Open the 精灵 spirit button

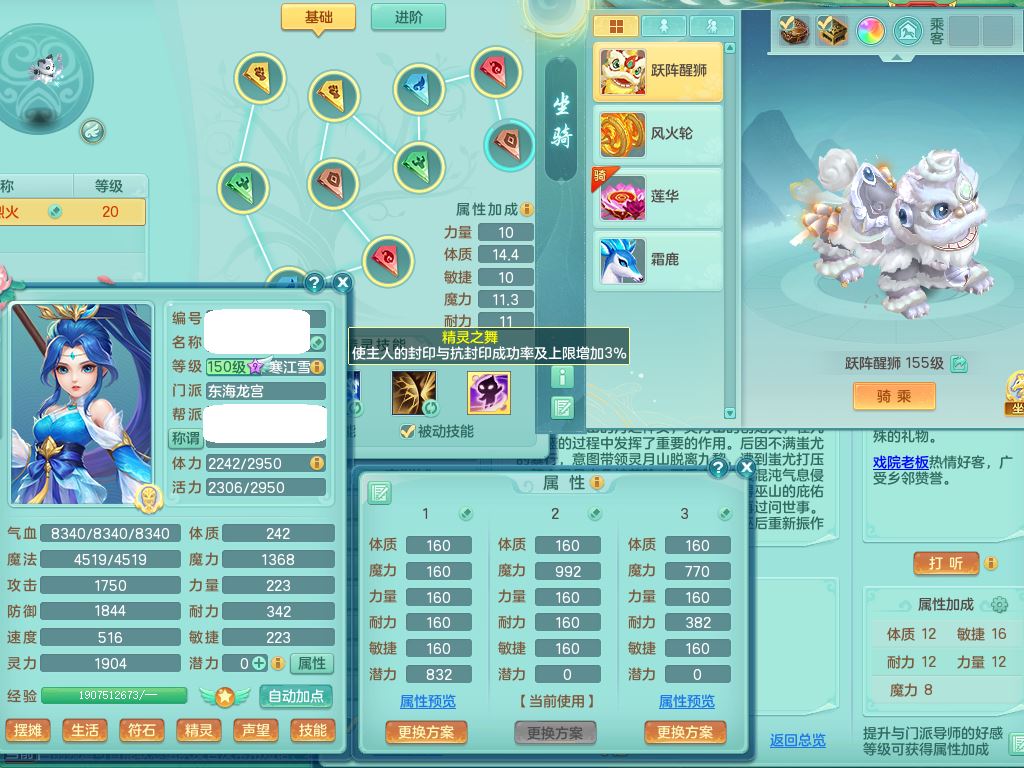point(199,730)
